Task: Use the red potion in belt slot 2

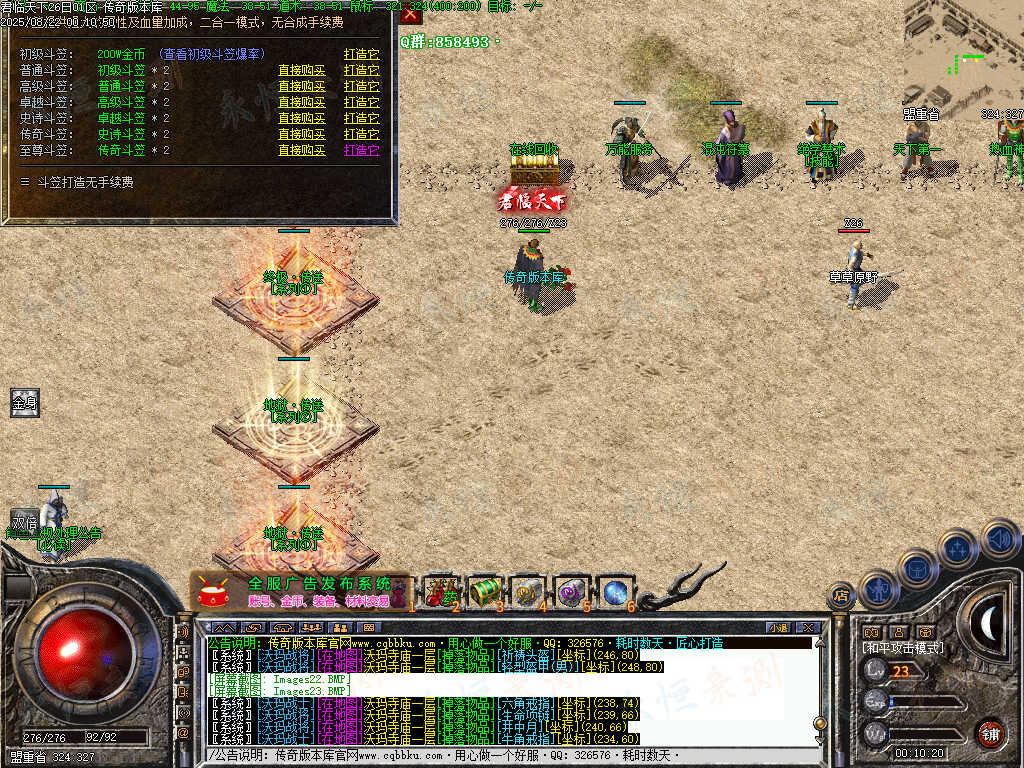Action: tap(440, 592)
